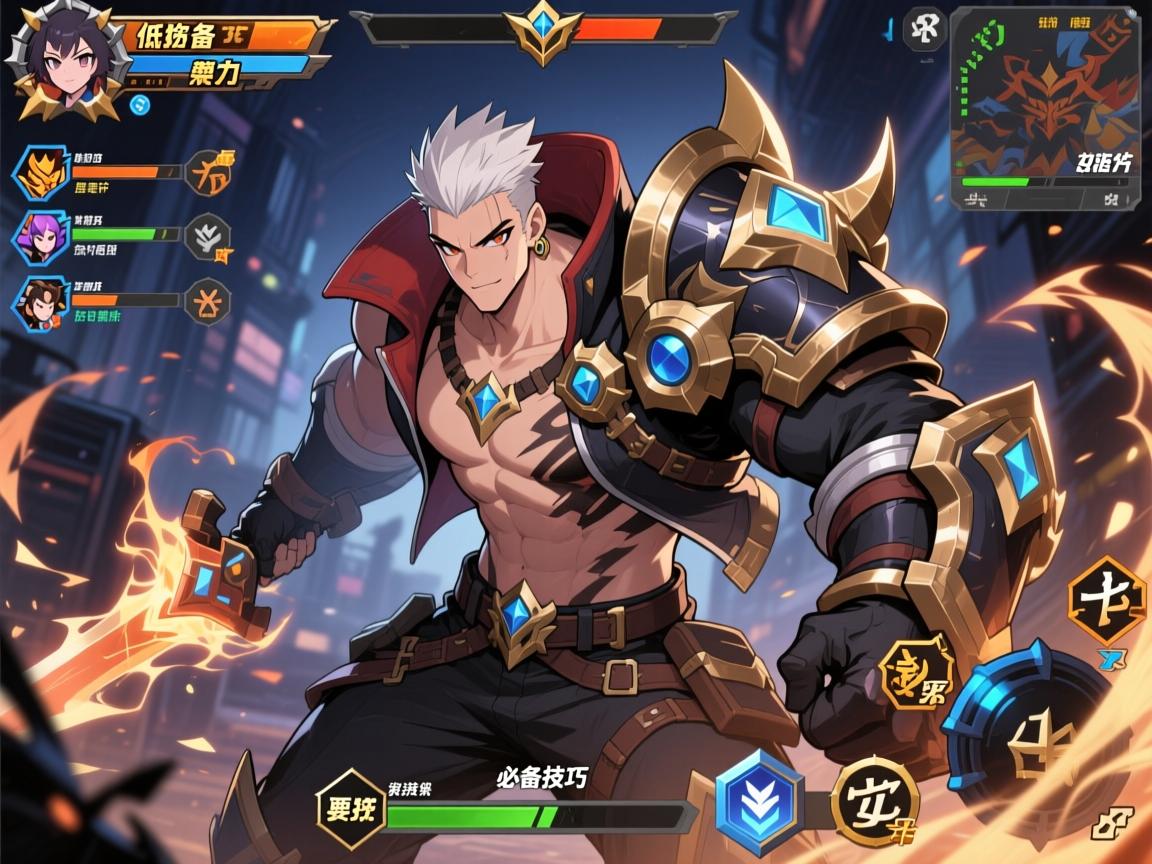Viewport: 1152px width, 864px height.
Task: Activate the round gold skill button
Action: point(876,802)
